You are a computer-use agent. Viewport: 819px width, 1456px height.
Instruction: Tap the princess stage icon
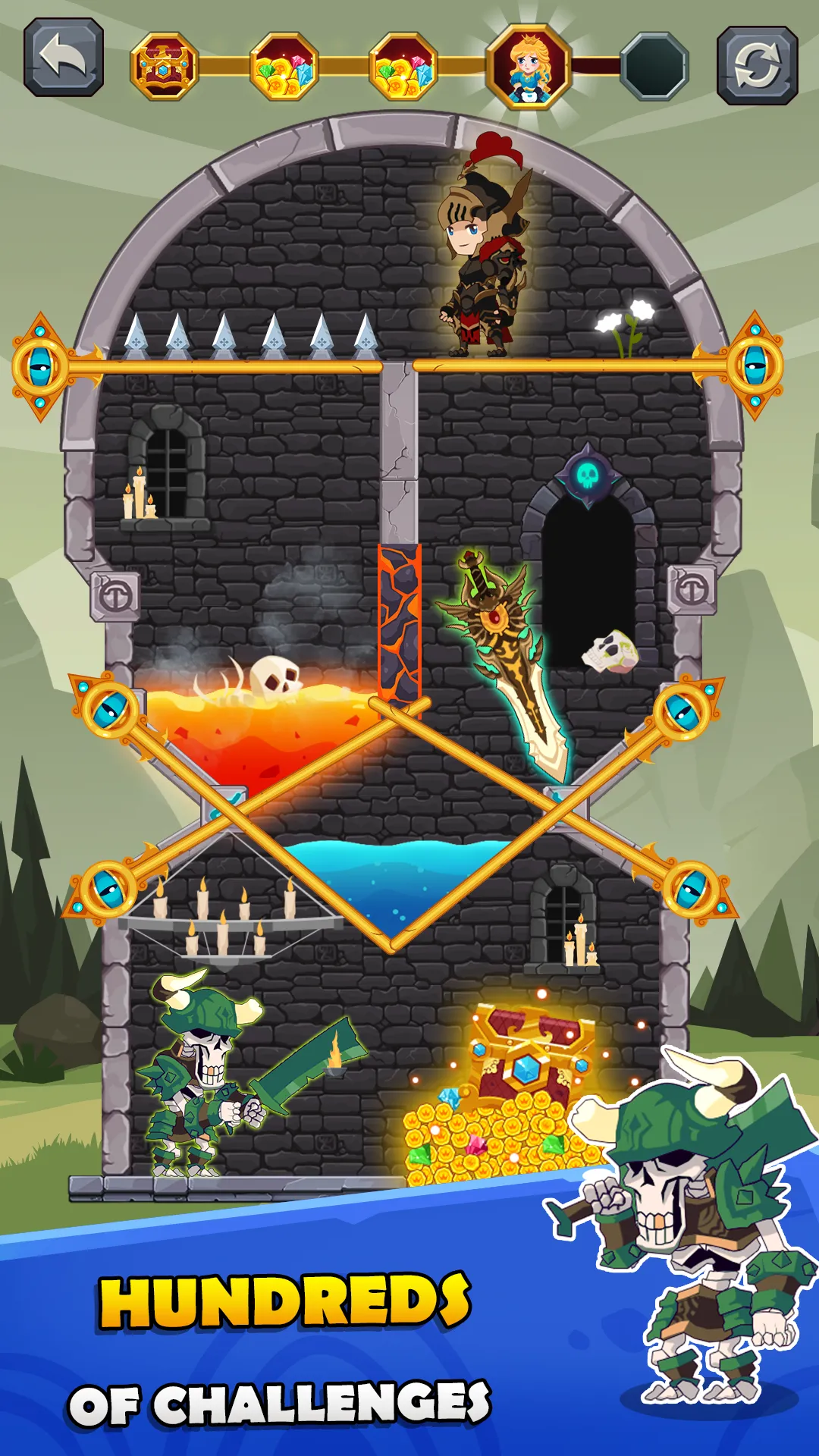point(529,67)
